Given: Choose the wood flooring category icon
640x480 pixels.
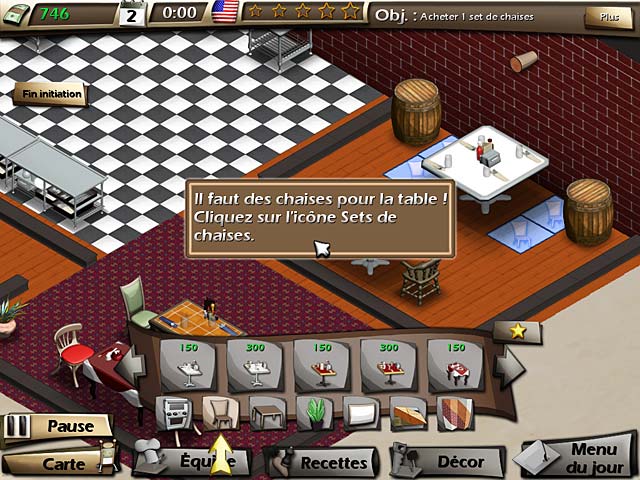Looking at the screenshot, I should (x=408, y=412).
